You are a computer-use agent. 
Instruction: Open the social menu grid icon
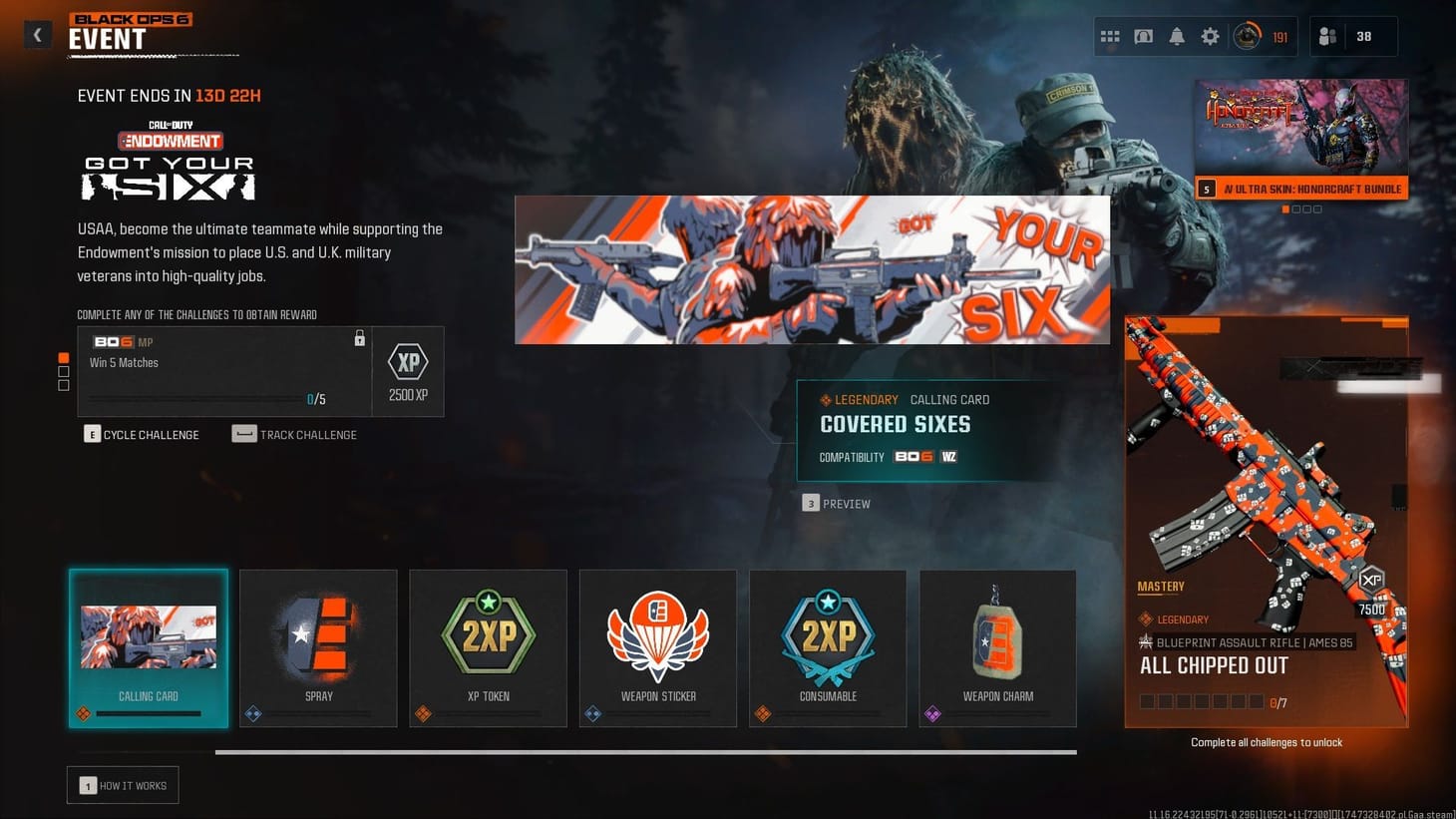[x=1109, y=36]
